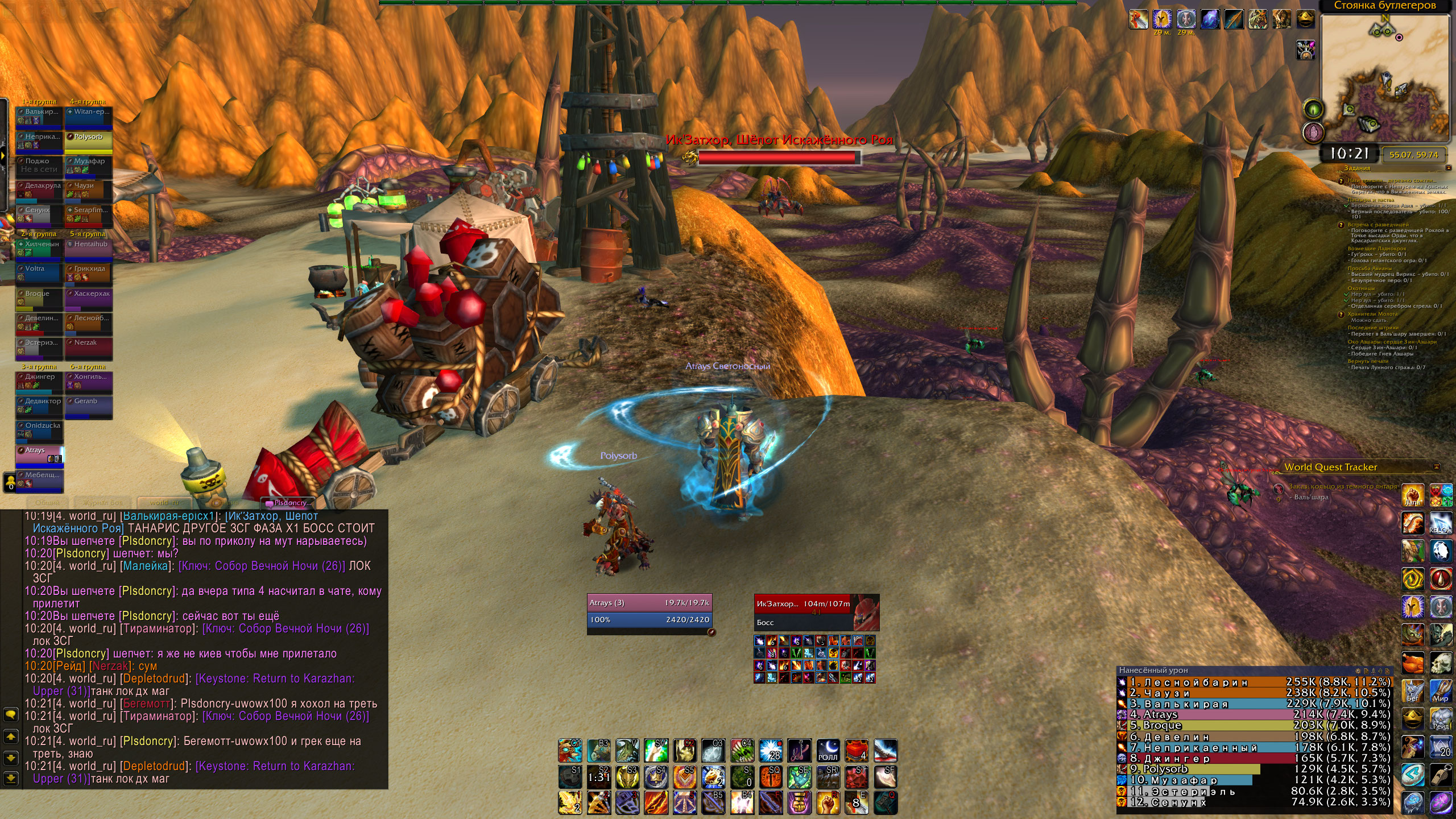Cast the hammer ability bound to Q
The height and width of the screenshot is (819, 1456).
point(885,803)
